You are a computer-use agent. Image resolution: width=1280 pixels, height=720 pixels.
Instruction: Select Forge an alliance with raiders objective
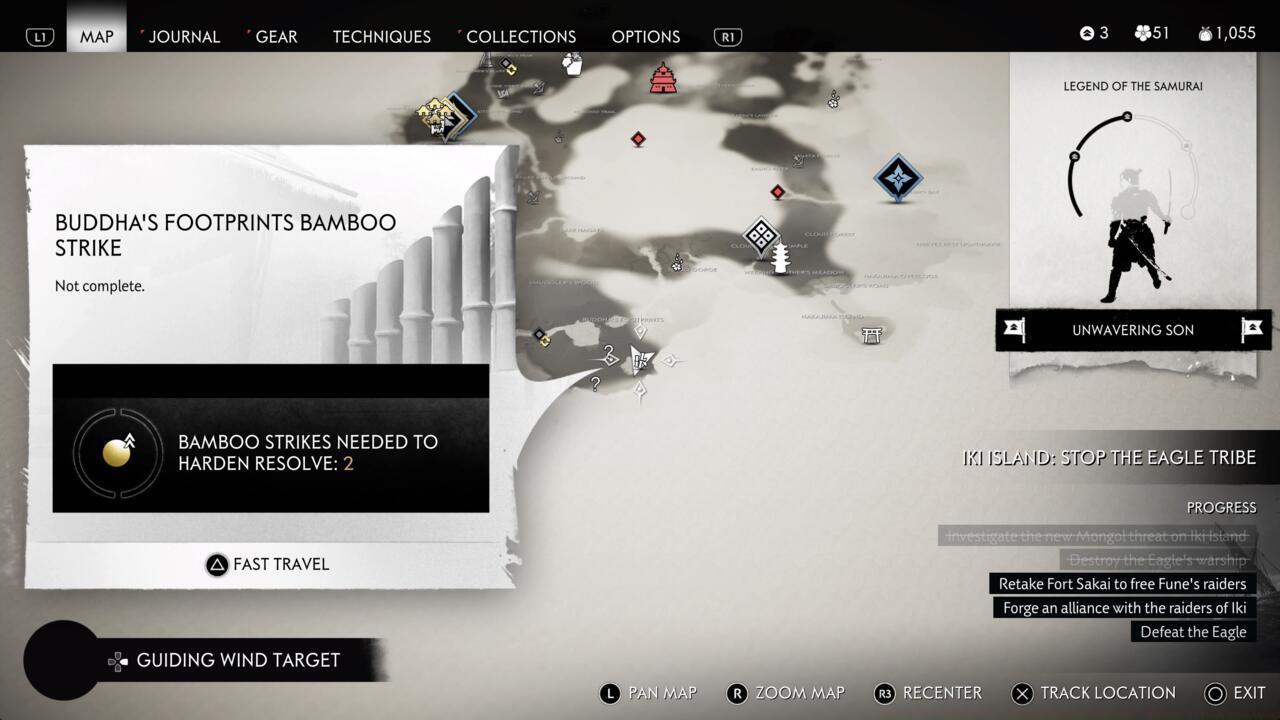click(1124, 608)
